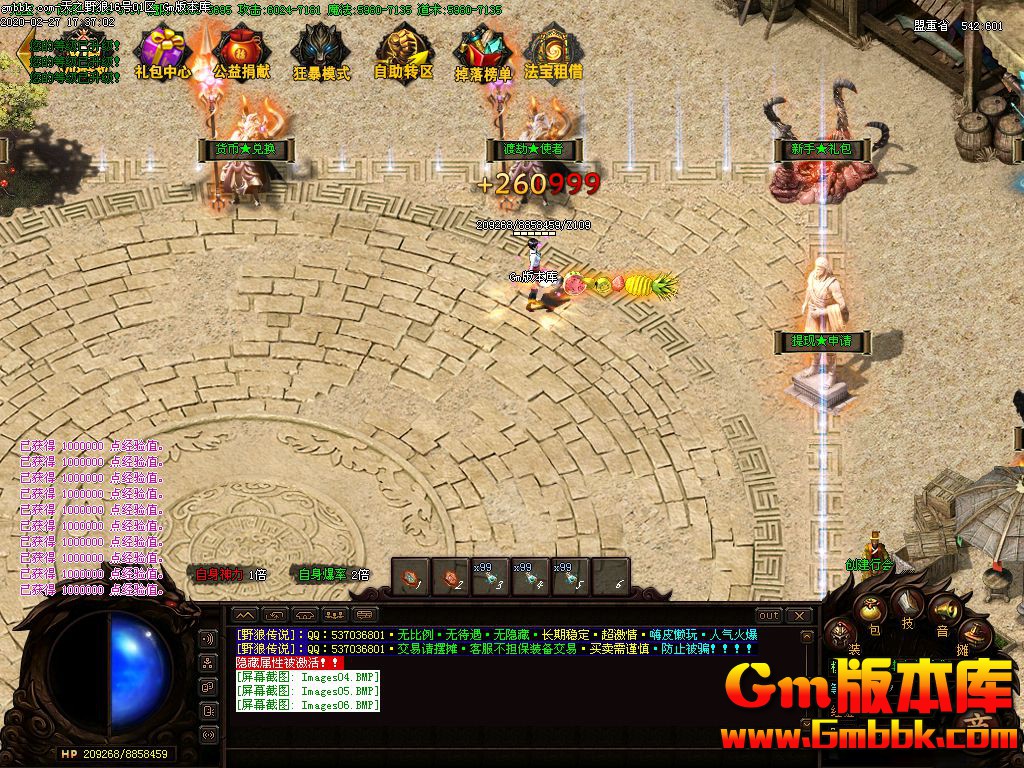Use the potion in hotbar slot 3
The width and height of the screenshot is (1024, 768).
pyautogui.click(x=490, y=577)
